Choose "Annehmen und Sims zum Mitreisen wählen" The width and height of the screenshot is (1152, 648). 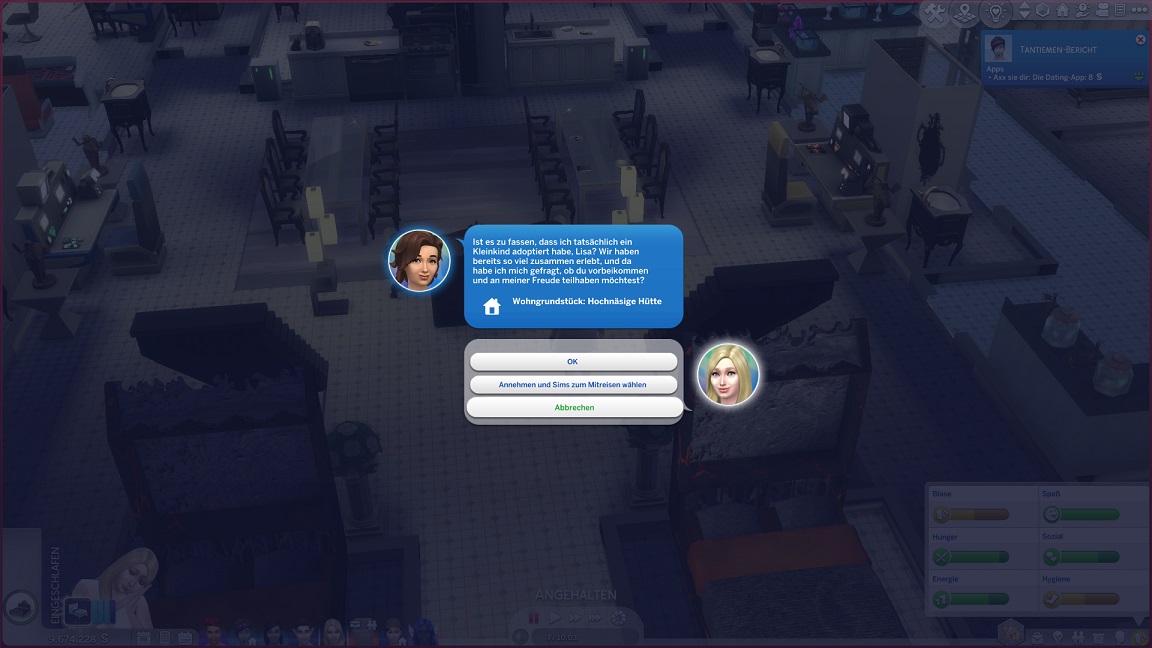573,385
